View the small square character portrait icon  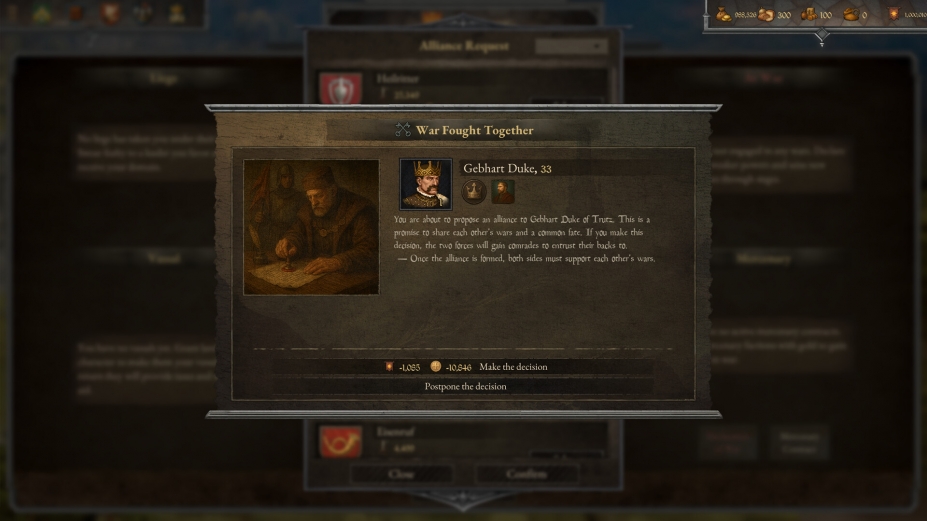coord(503,191)
